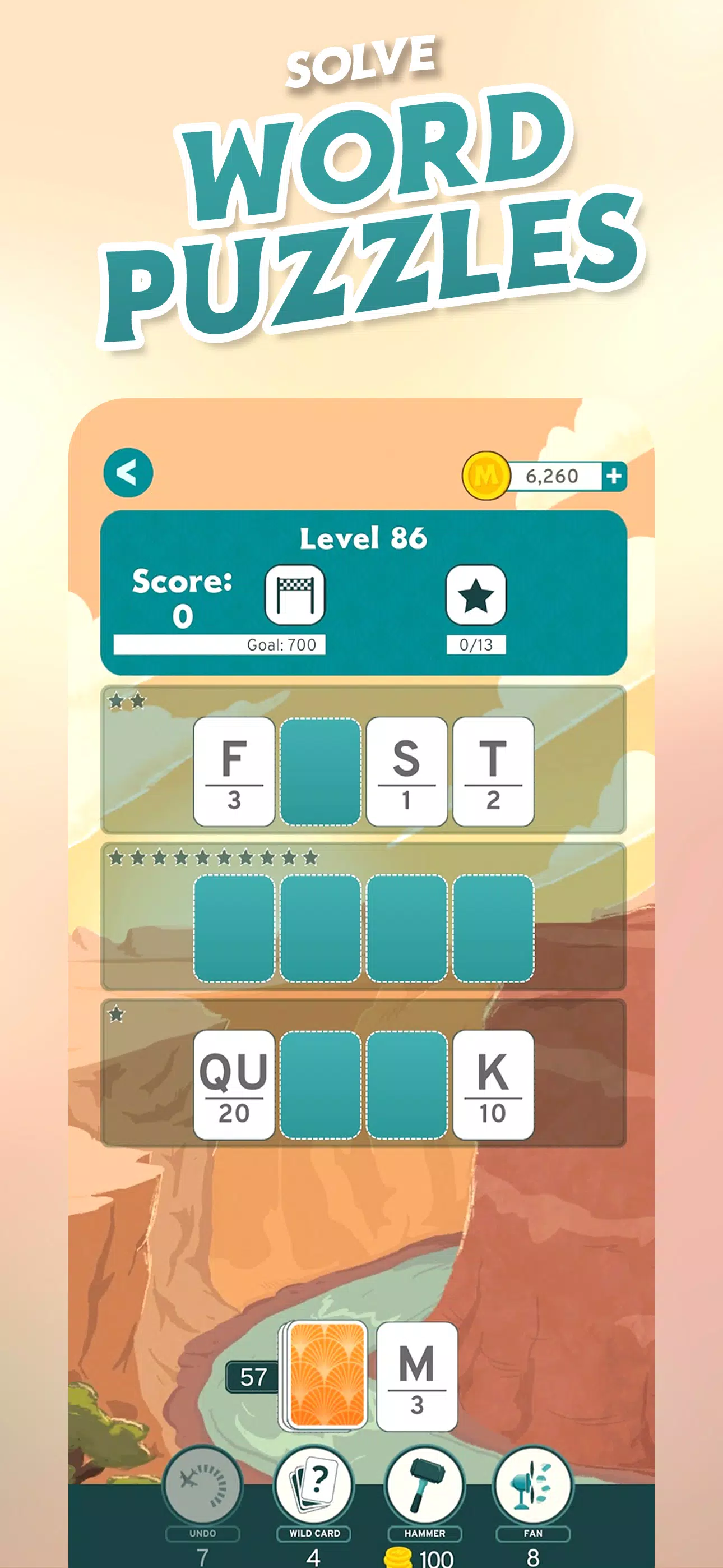Viewport: 723px width, 1568px height.
Task: Add more coins with the plus button
Action: [614, 476]
